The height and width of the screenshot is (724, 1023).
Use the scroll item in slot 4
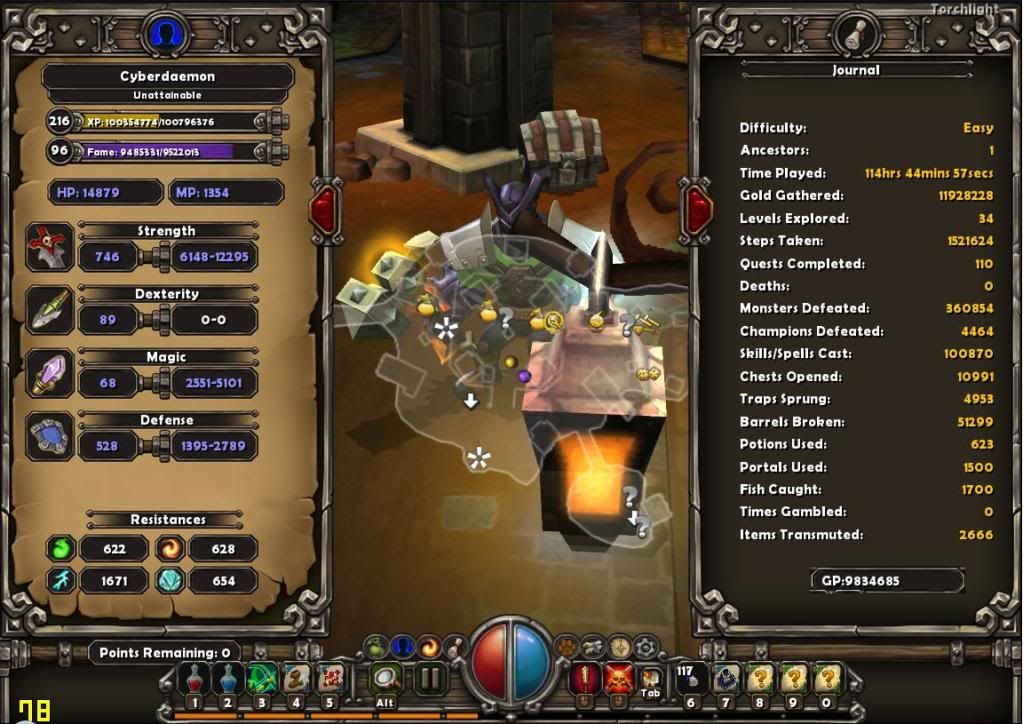point(296,679)
